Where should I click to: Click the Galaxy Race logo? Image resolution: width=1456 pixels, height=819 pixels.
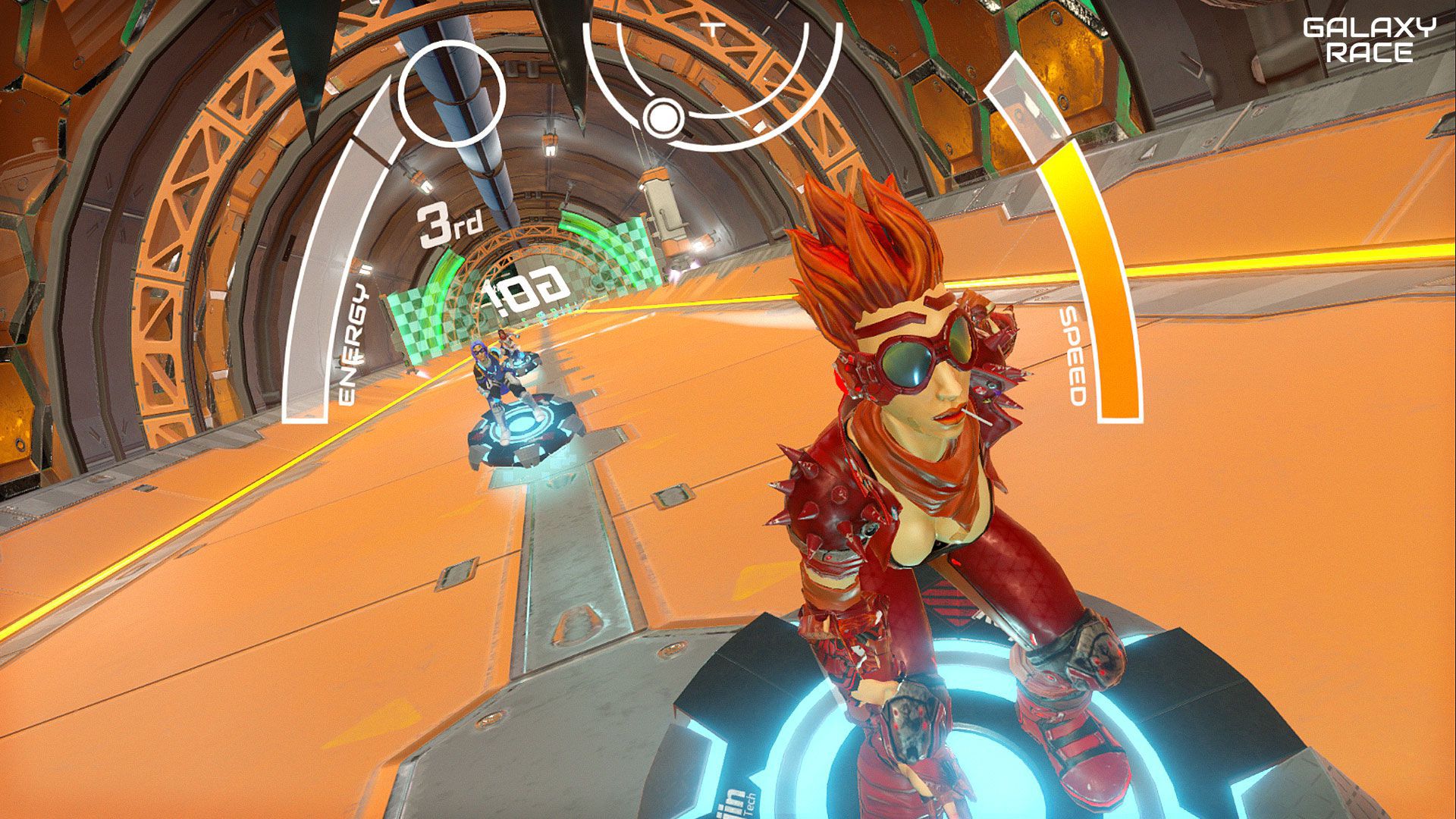tap(1369, 40)
